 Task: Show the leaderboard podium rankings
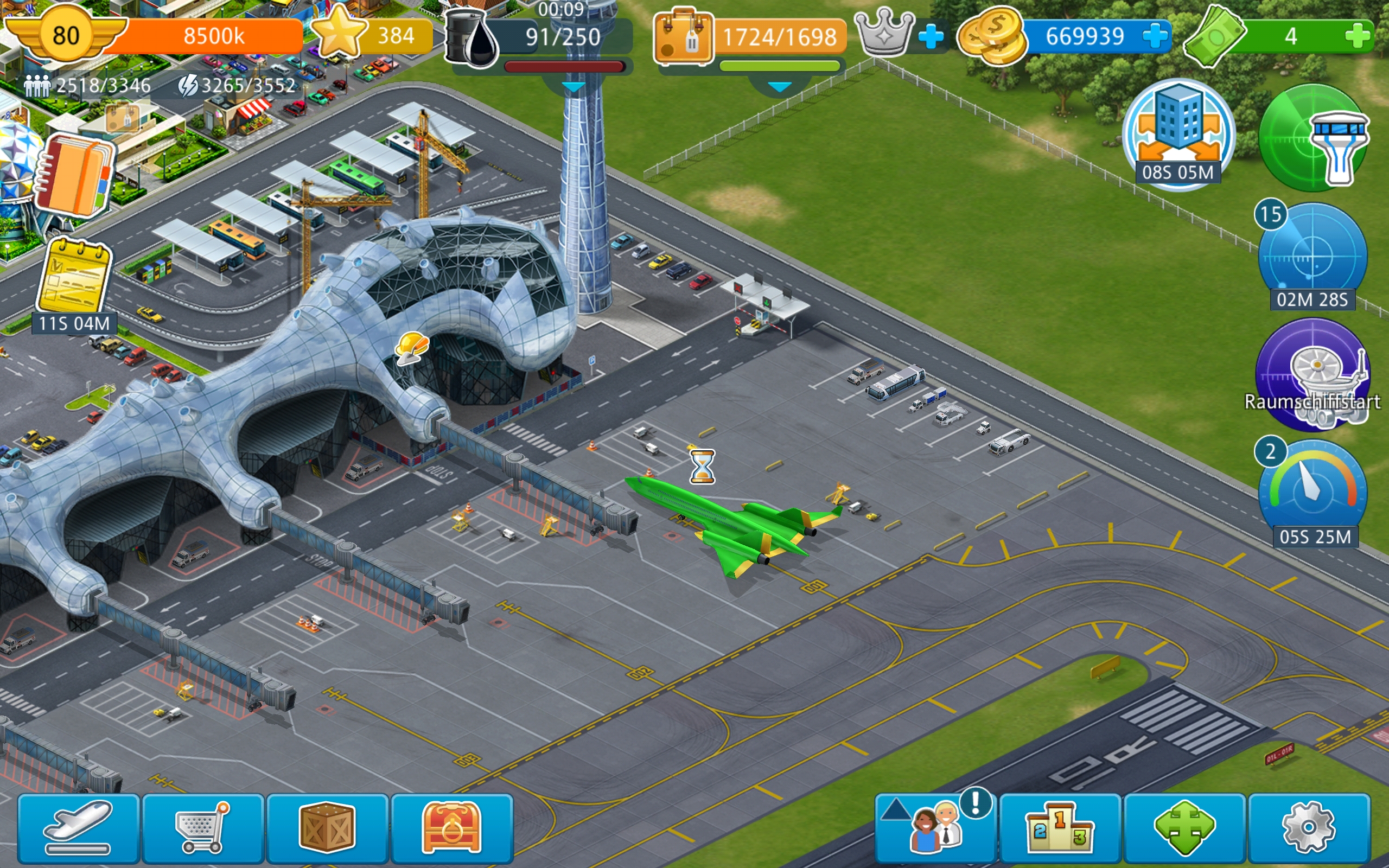pyautogui.click(x=1060, y=827)
